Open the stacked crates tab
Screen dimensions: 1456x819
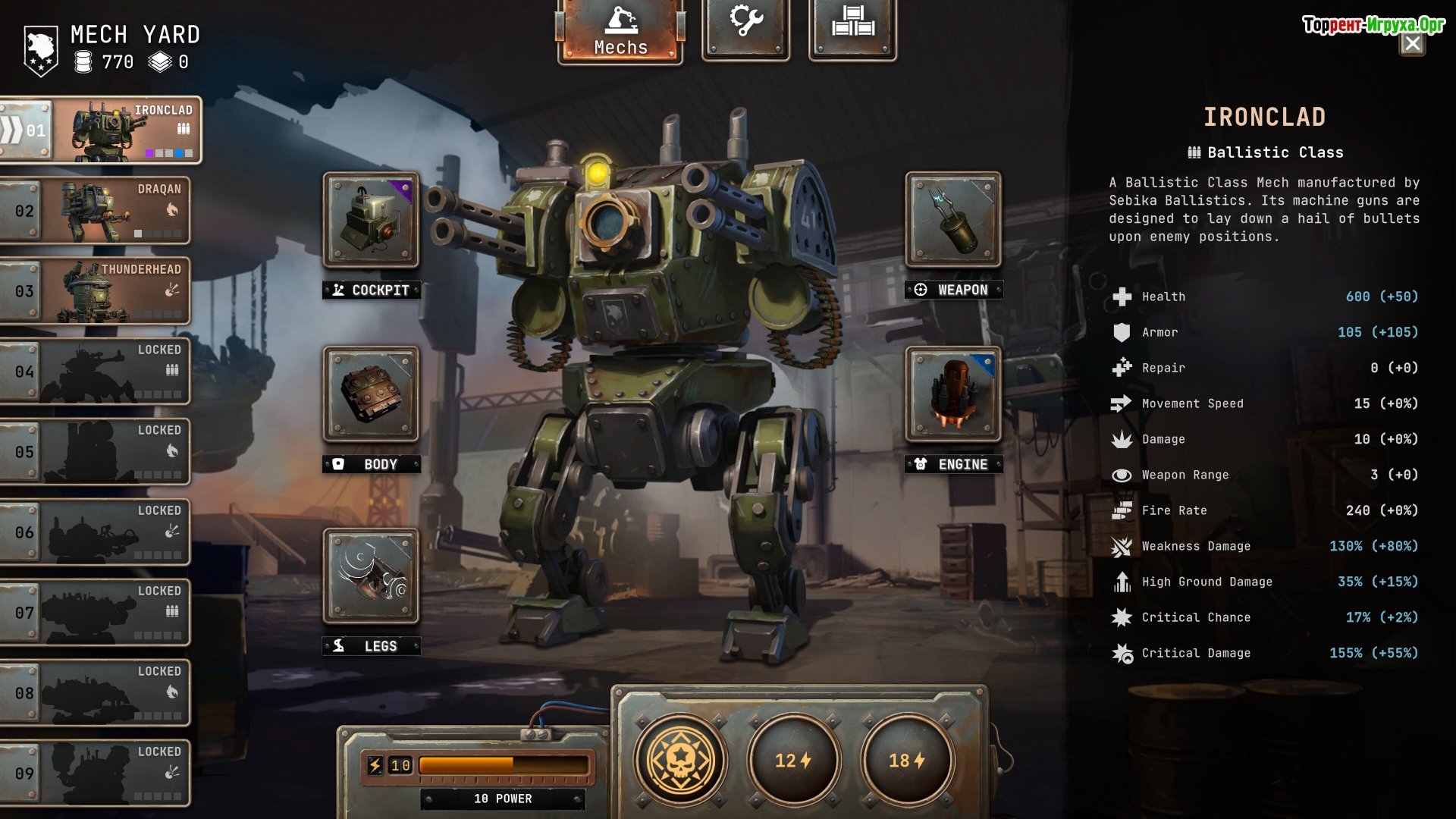(x=852, y=27)
